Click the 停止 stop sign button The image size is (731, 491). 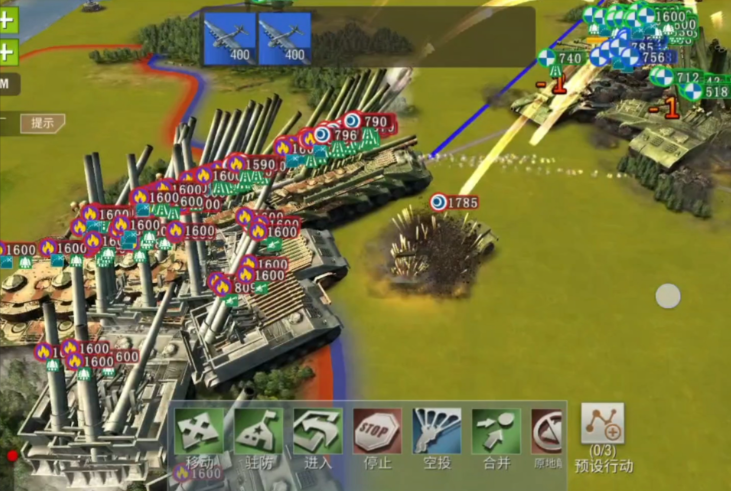[x=378, y=433]
